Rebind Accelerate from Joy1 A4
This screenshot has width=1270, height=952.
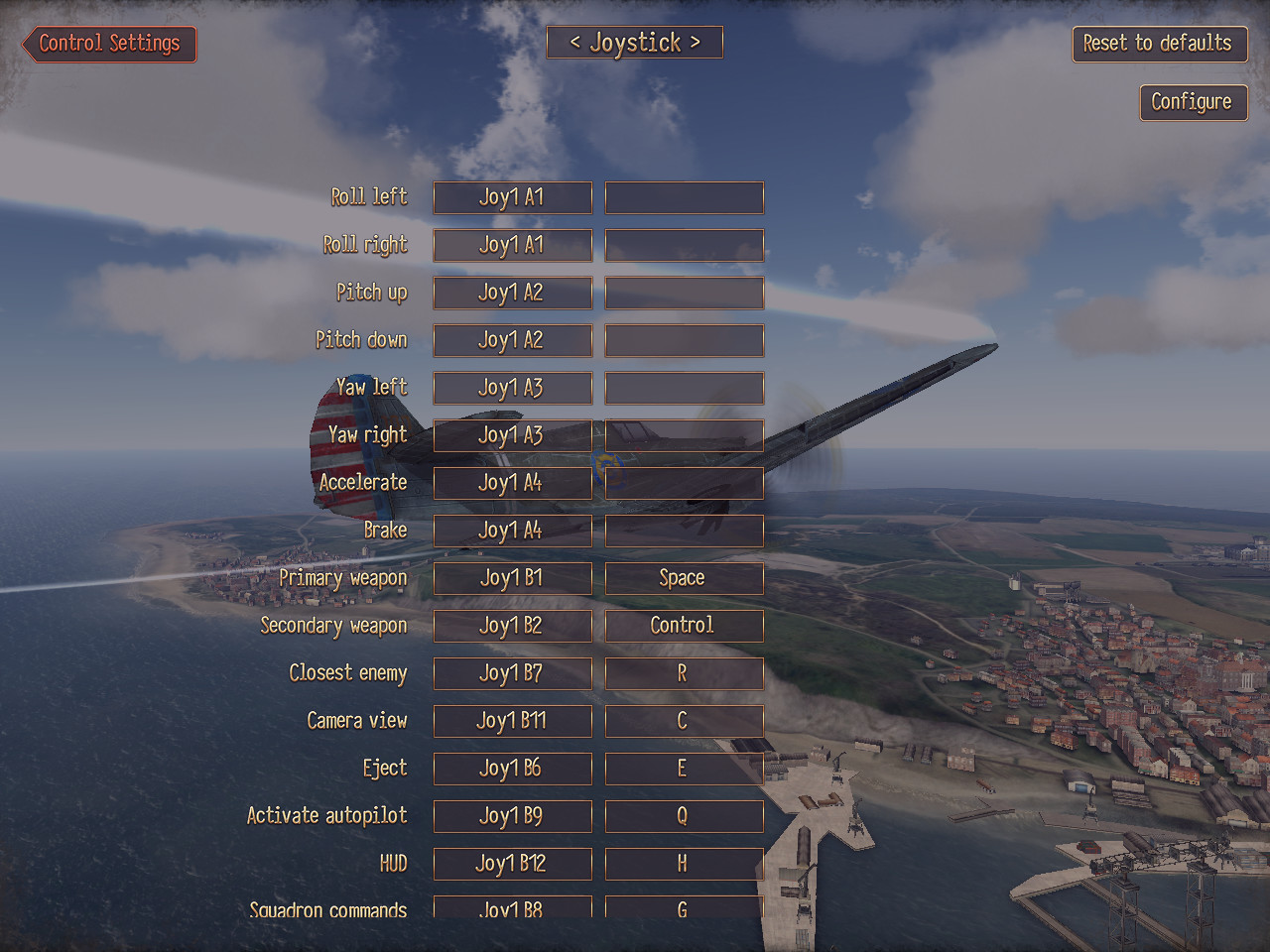(x=512, y=483)
